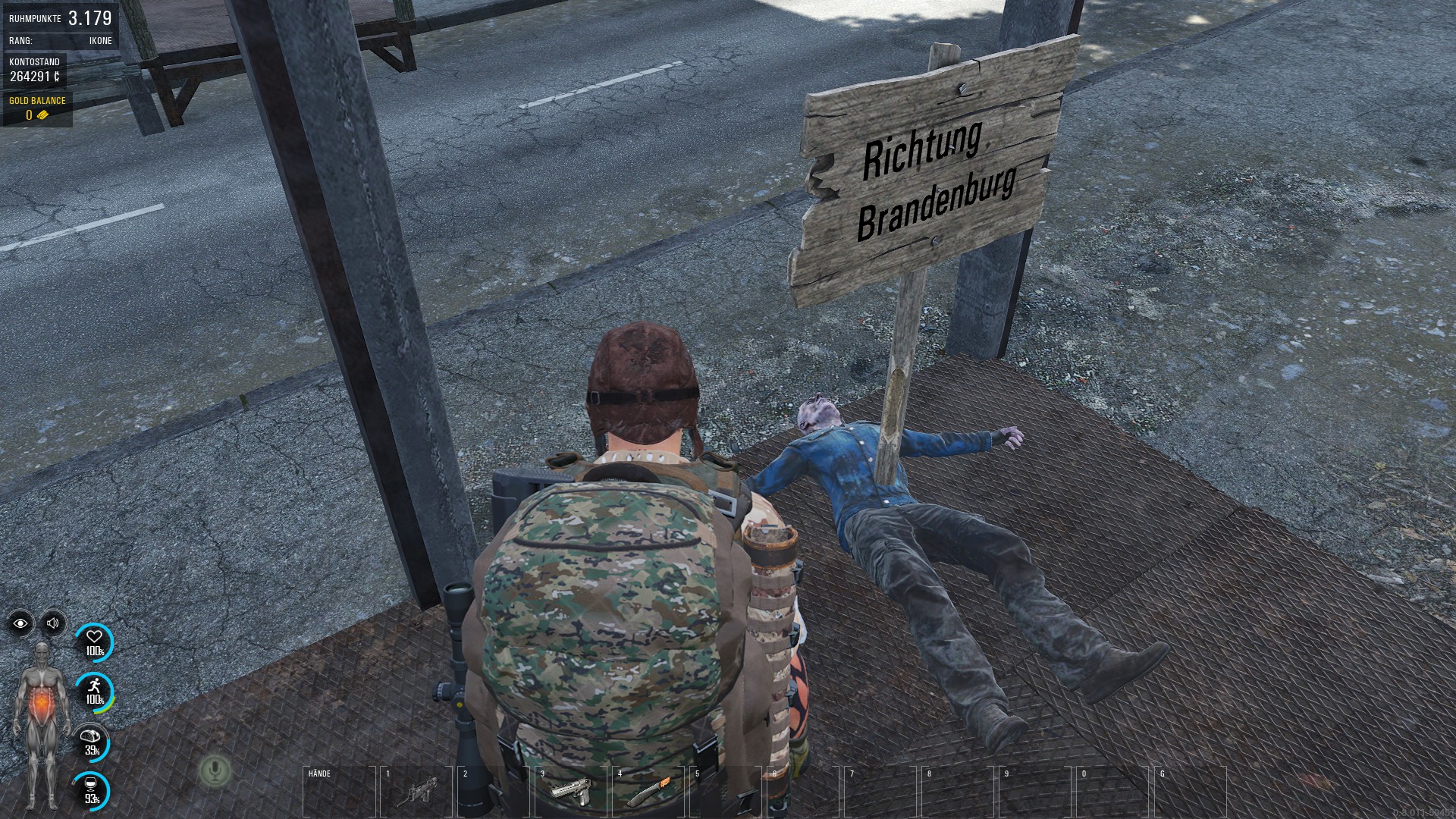Click the Gold Balance panel

click(37, 108)
